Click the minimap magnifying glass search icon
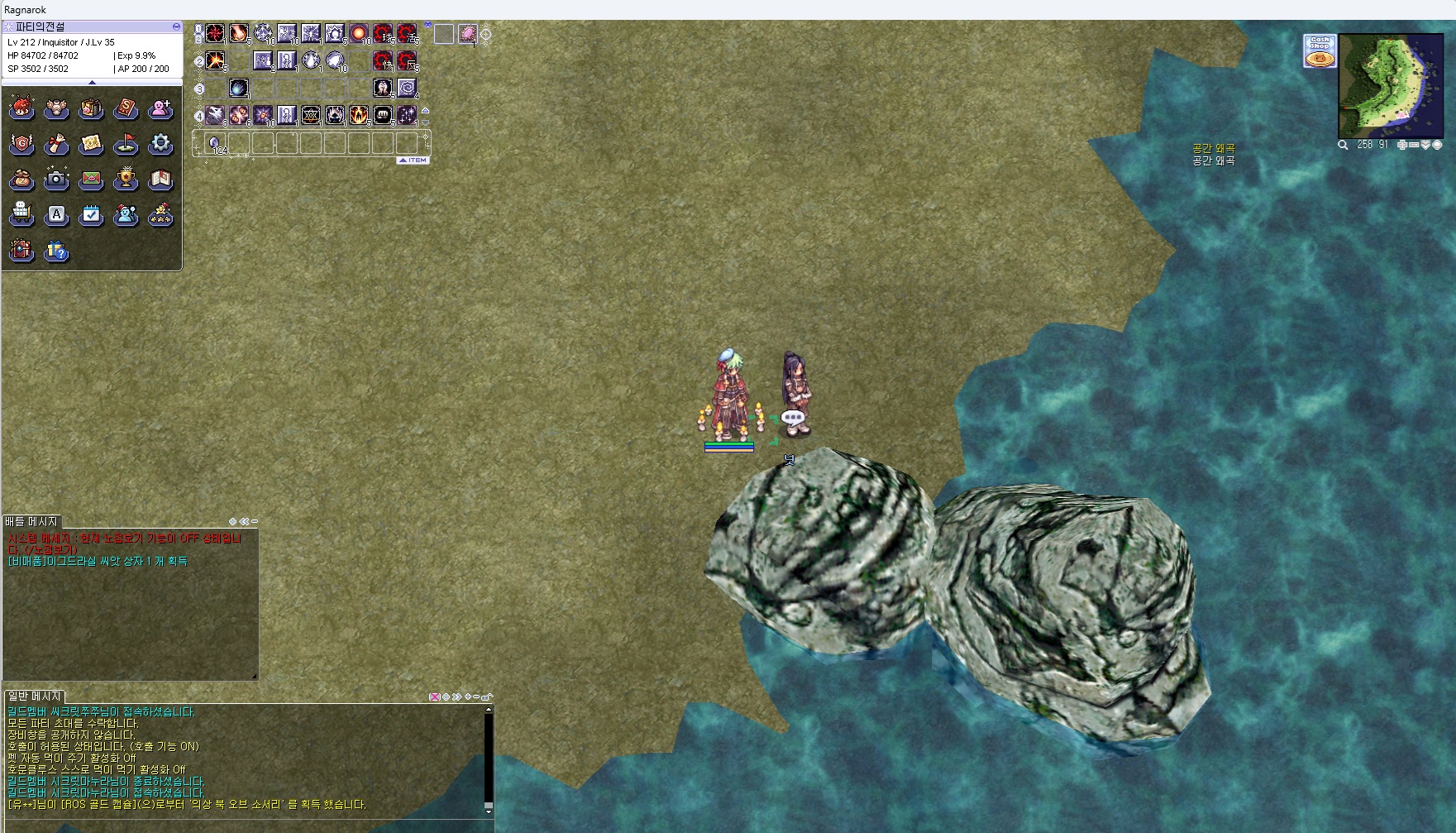This screenshot has height=833, width=1456. pyautogui.click(x=1344, y=145)
